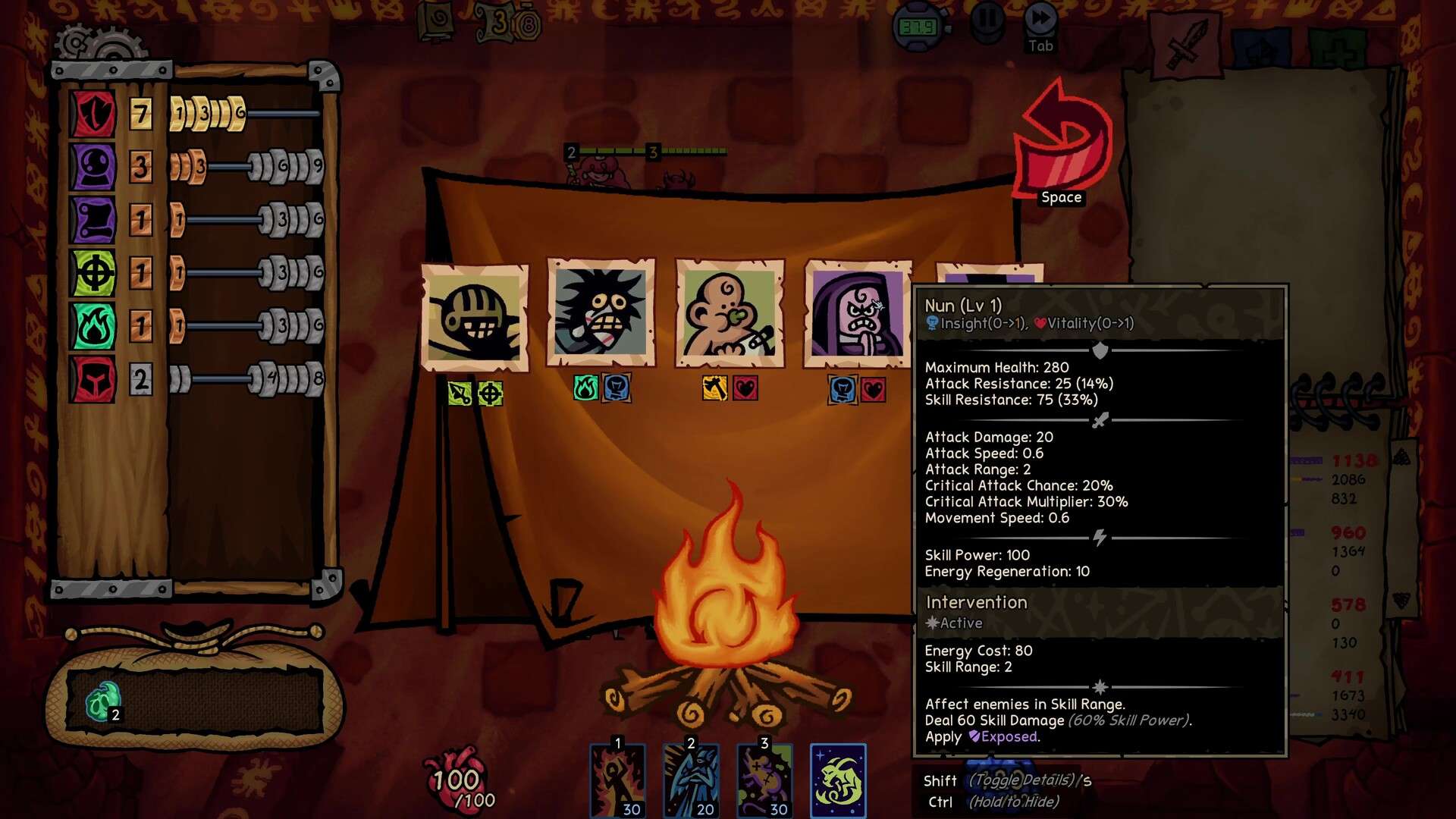Click the purple crystal ball trait icon
This screenshot has width=1456, height=819.
coord(93,167)
